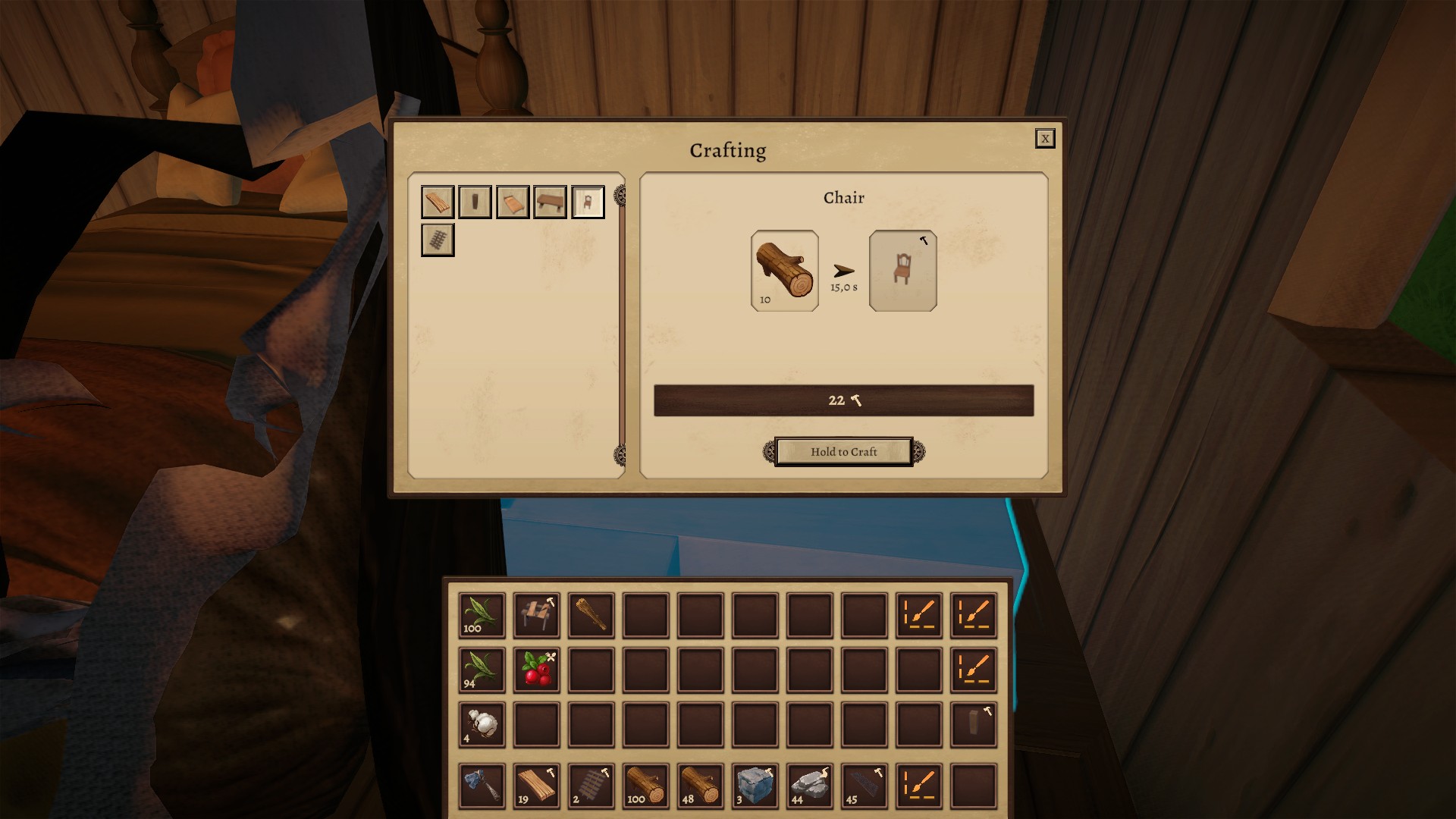The image size is (1456, 819).
Task: Select the bed recipe
Action: point(513,202)
